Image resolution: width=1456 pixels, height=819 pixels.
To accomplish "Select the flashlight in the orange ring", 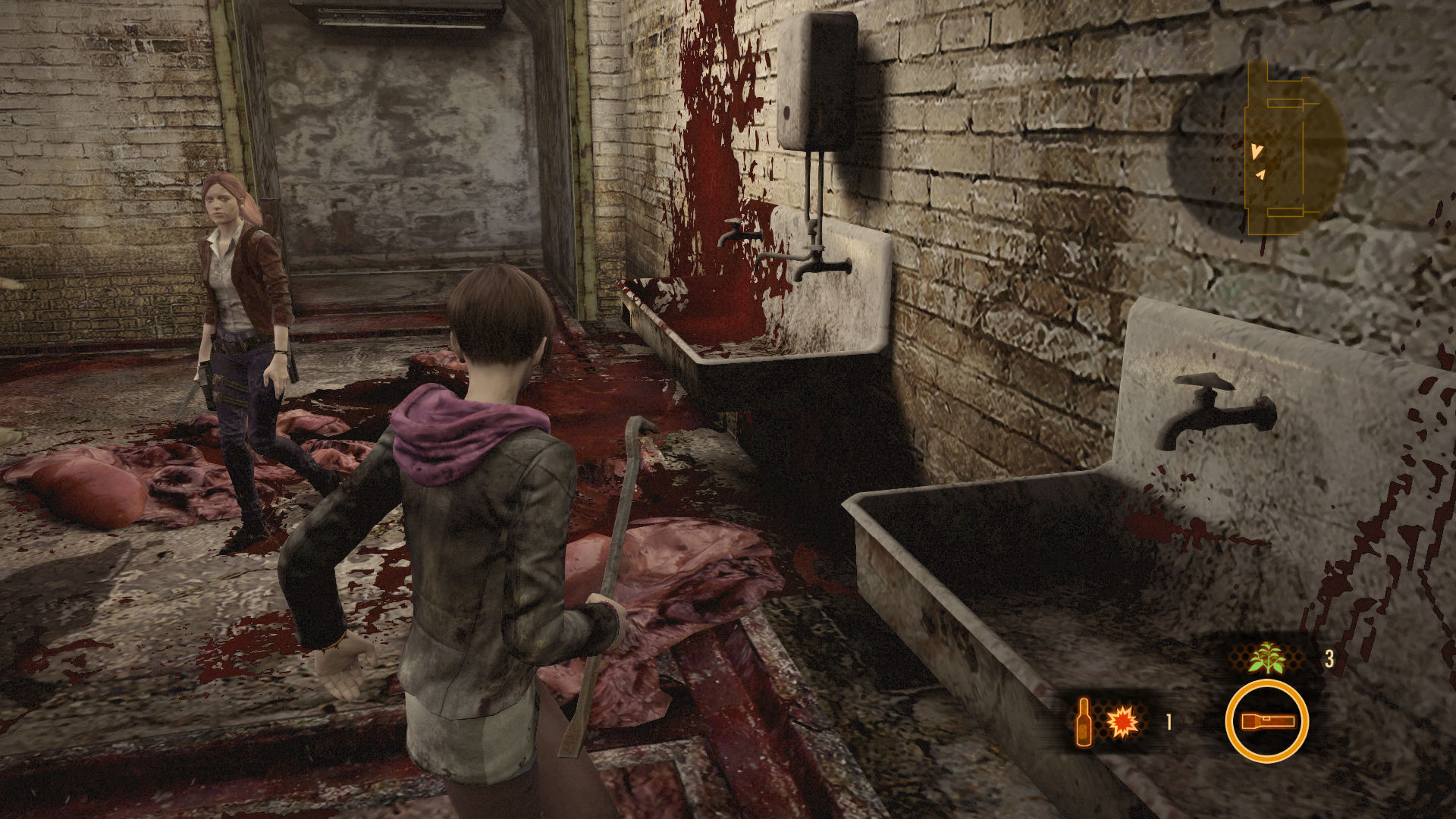I will (1266, 721).
